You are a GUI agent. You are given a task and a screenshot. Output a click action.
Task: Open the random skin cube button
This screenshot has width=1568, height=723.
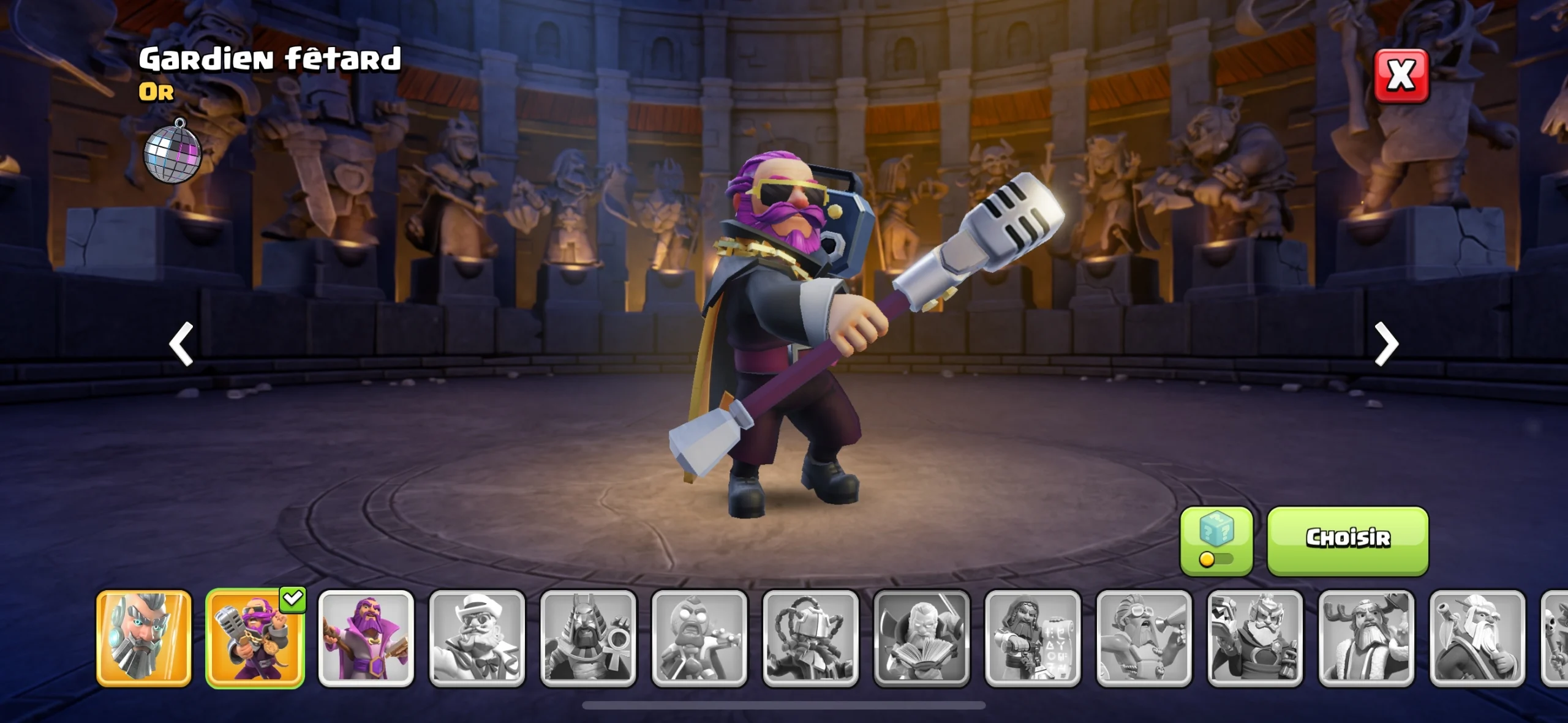[x=1216, y=540]
